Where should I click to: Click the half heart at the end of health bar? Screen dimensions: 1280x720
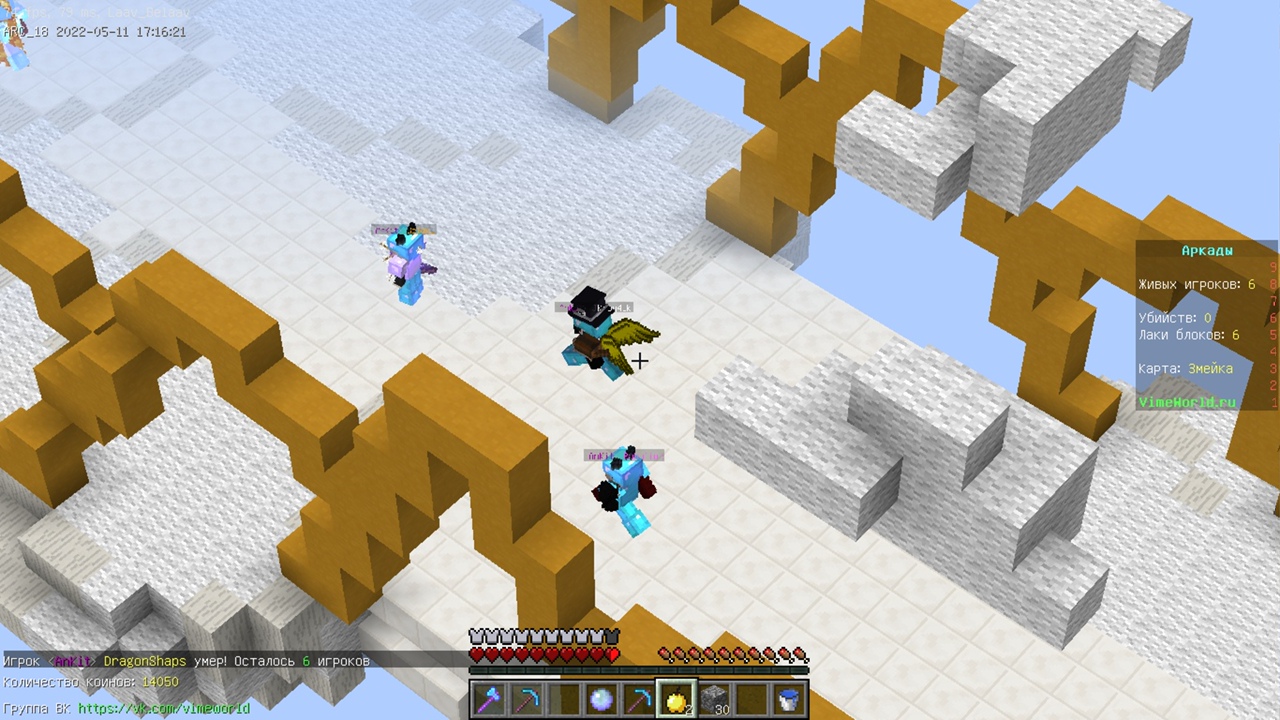[x=612, y=654]
